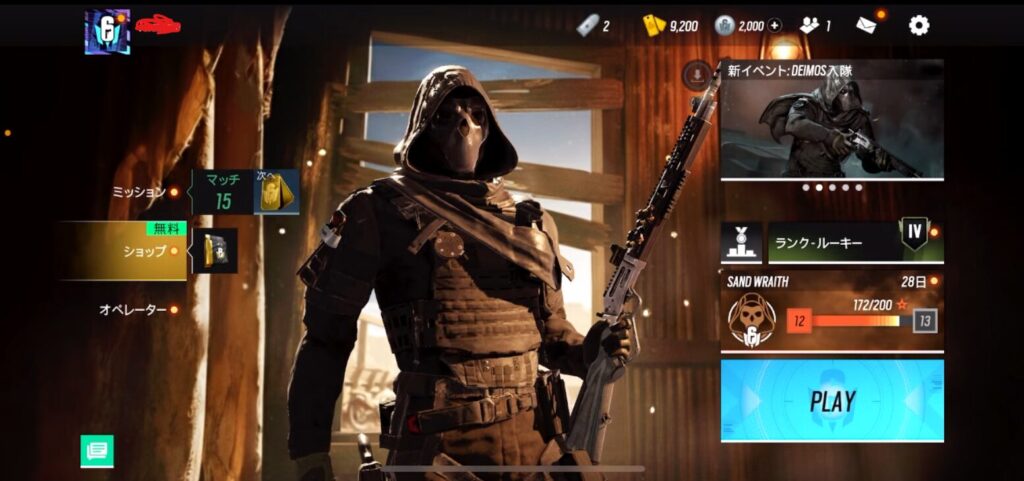
Task: Open the ミッション menu
Action: coord(138,191)
